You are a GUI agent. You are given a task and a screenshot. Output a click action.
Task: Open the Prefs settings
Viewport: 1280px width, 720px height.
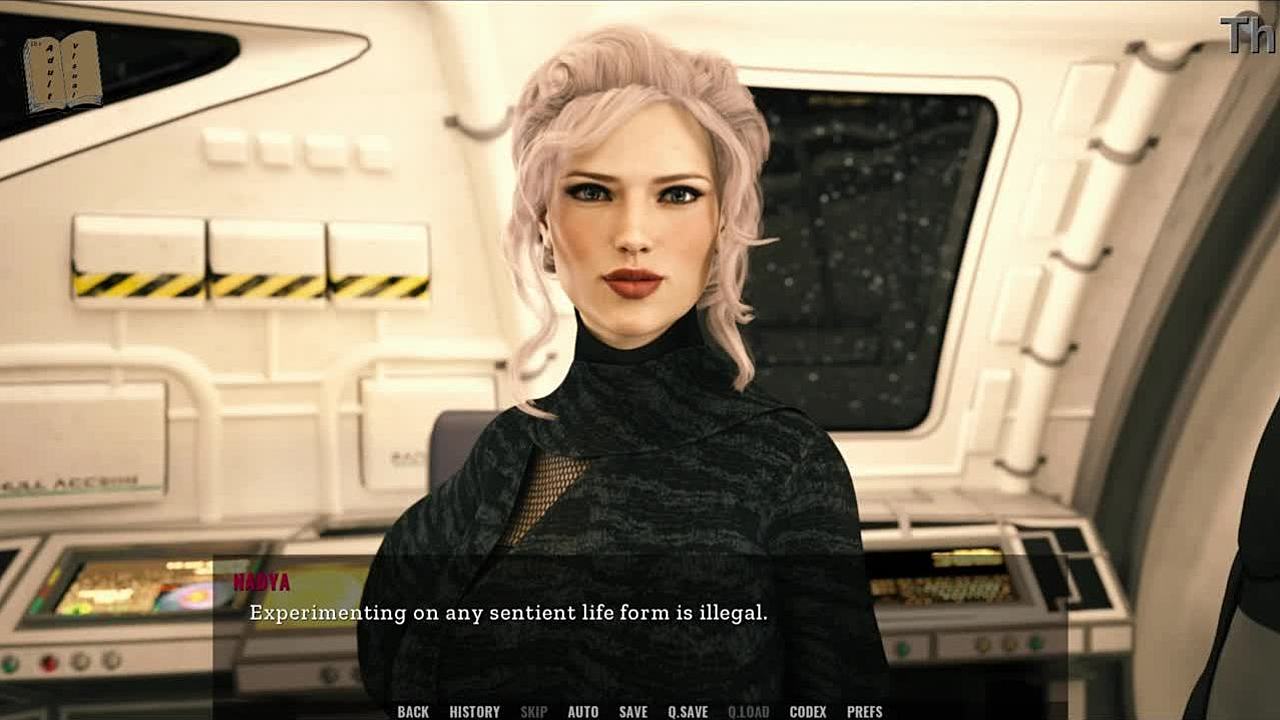(x=865, y=712)
